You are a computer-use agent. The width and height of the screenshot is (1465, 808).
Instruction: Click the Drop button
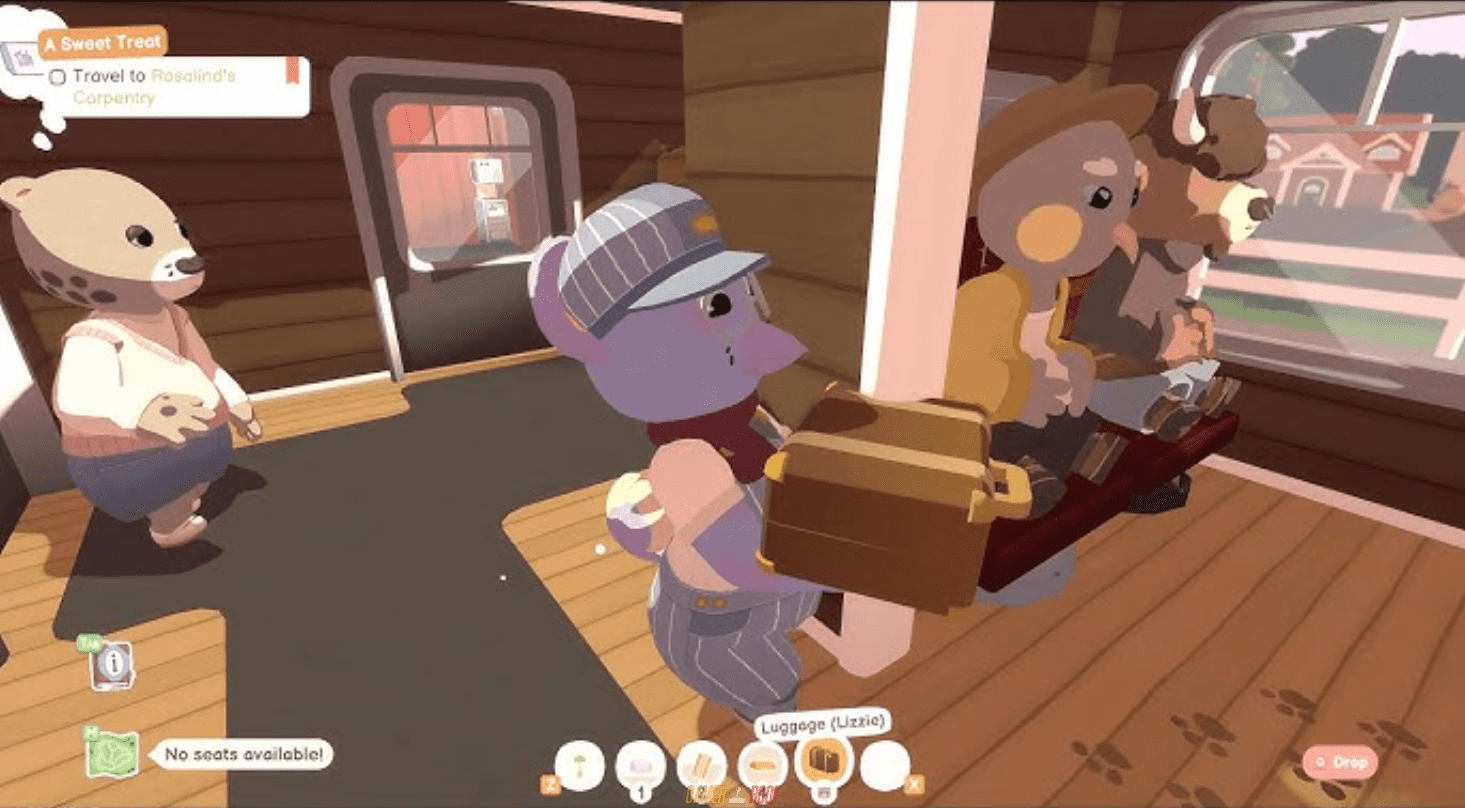pos(1338,761)
